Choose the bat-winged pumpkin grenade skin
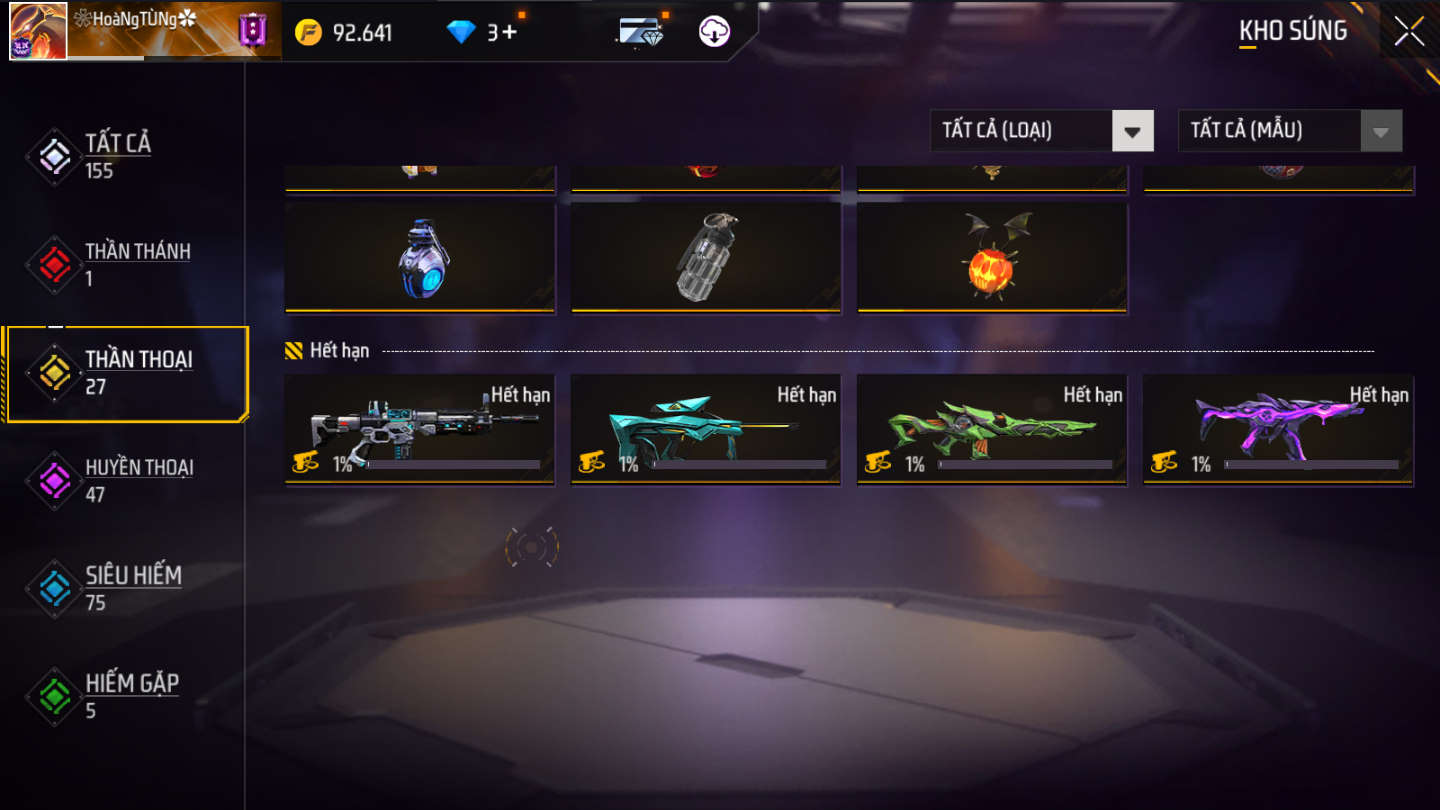The width and height of the screenshot is (1440, 810). click(x=992, y=258)
